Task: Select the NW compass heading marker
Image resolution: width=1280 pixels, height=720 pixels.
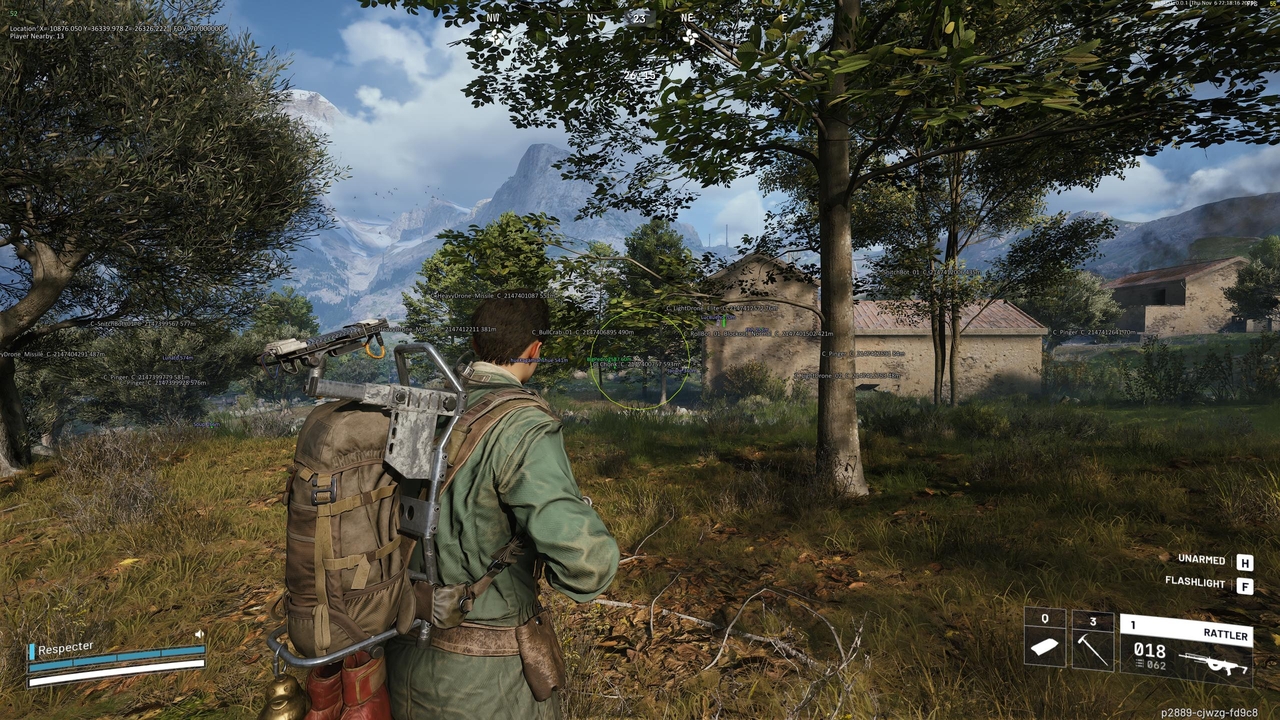Action: (x=493, y=18)
